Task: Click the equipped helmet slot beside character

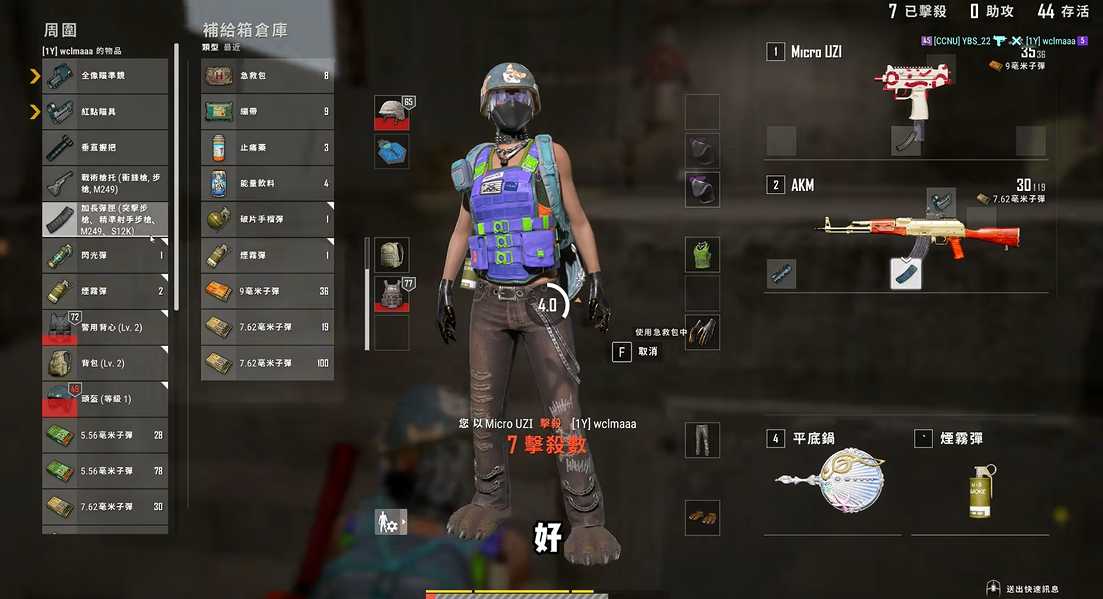Action: (393, 112)
